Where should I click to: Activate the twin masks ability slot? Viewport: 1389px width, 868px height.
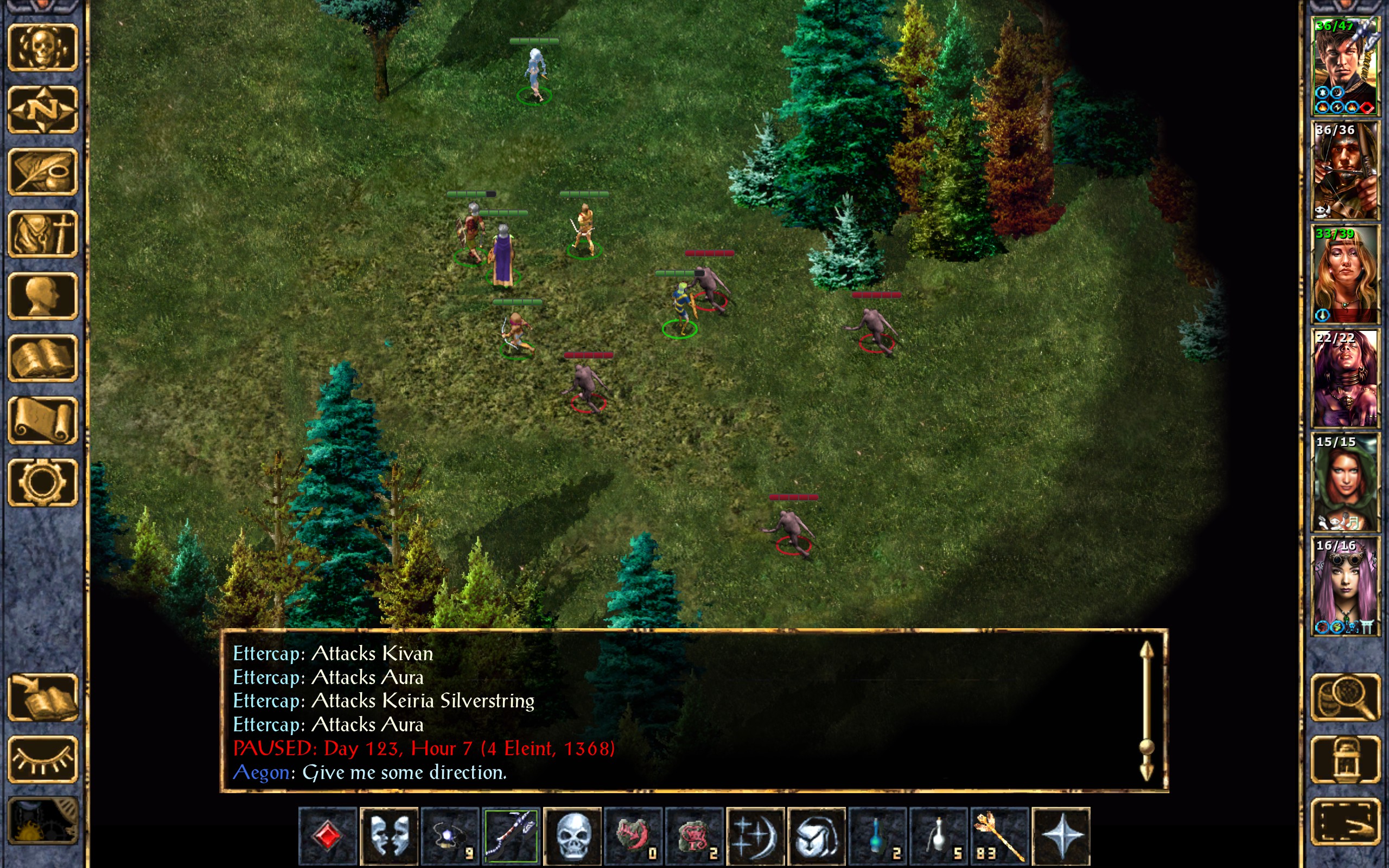pyautogui.click(x=389, y=836)
